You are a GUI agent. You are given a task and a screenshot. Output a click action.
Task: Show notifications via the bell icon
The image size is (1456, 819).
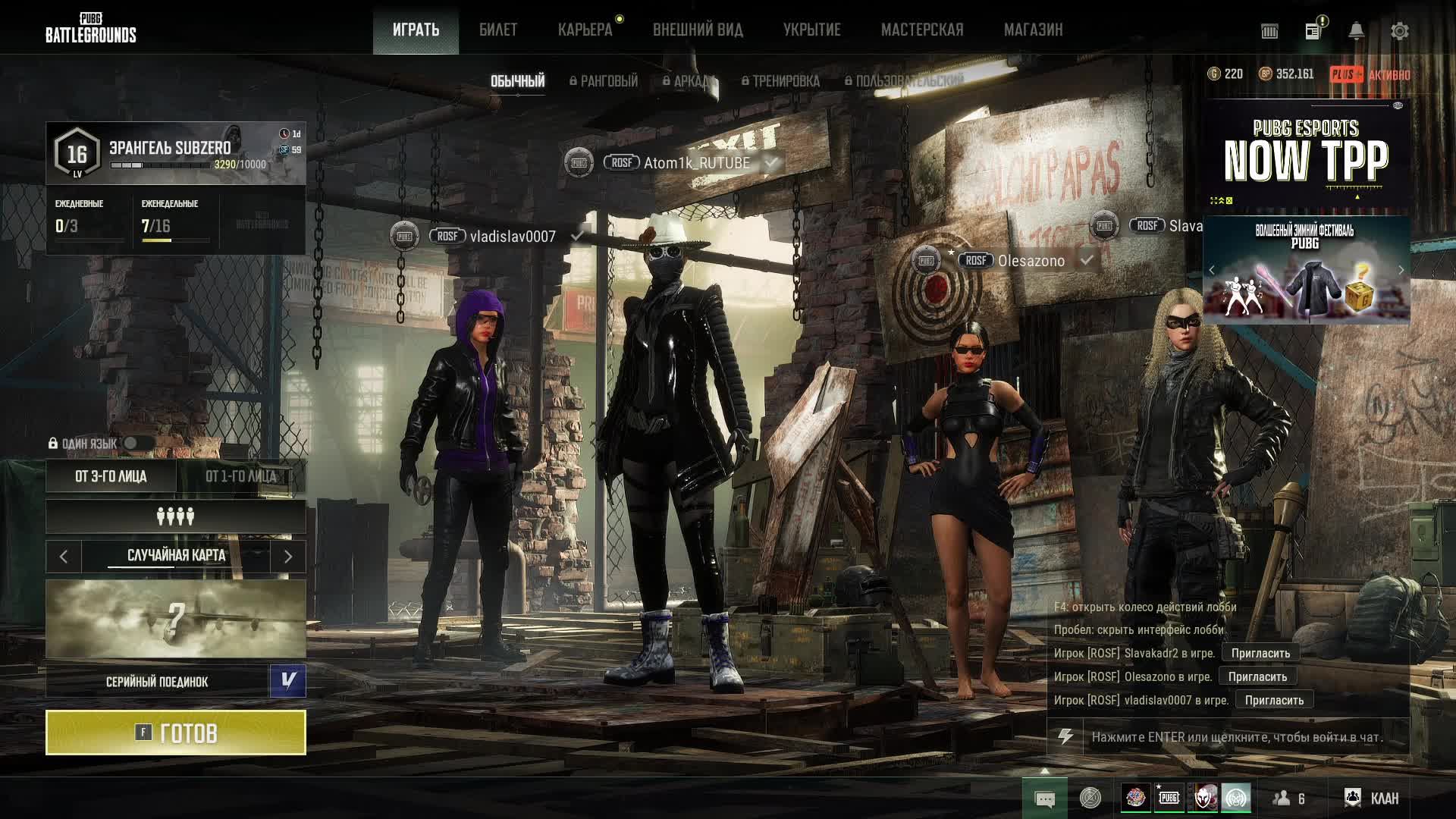click(1356, 31)
